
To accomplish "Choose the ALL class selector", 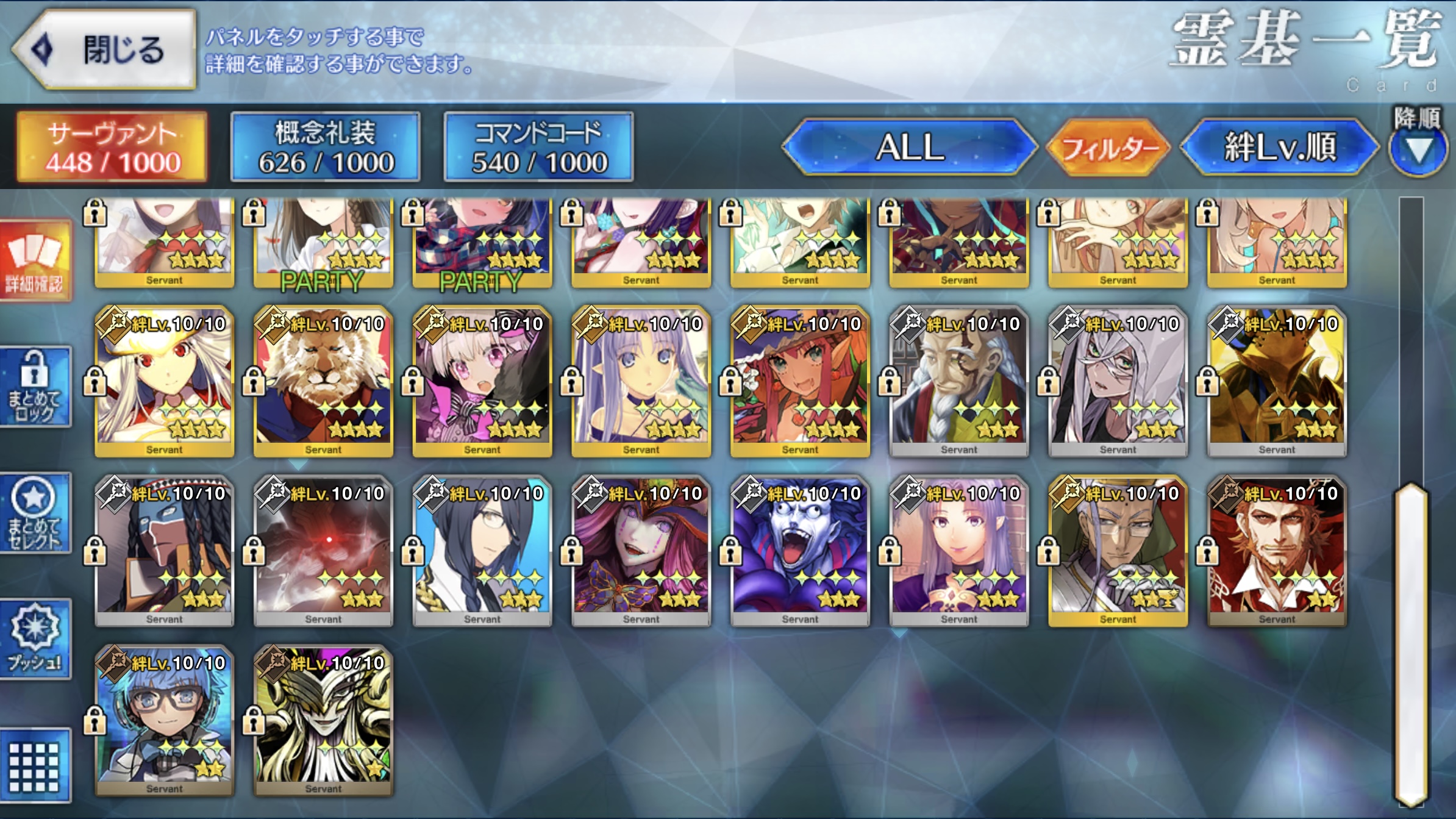I will [x=910, y=148].
